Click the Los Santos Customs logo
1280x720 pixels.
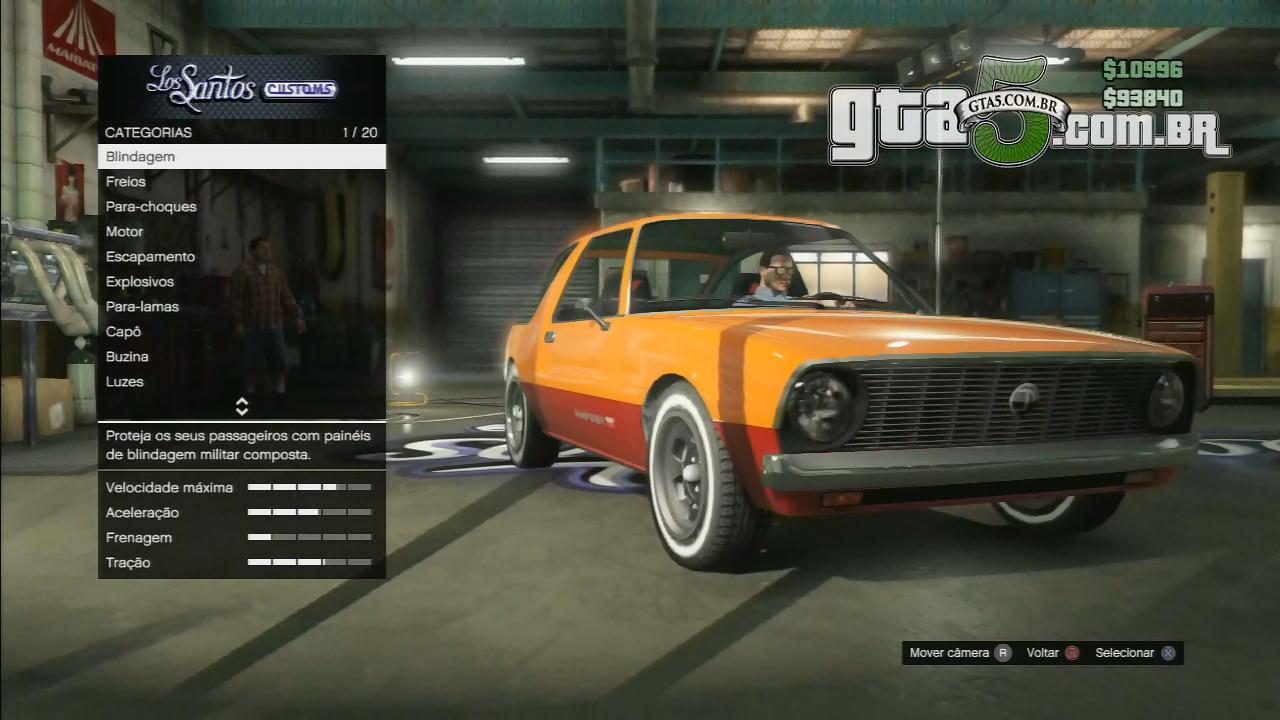[x=242, y=85]
